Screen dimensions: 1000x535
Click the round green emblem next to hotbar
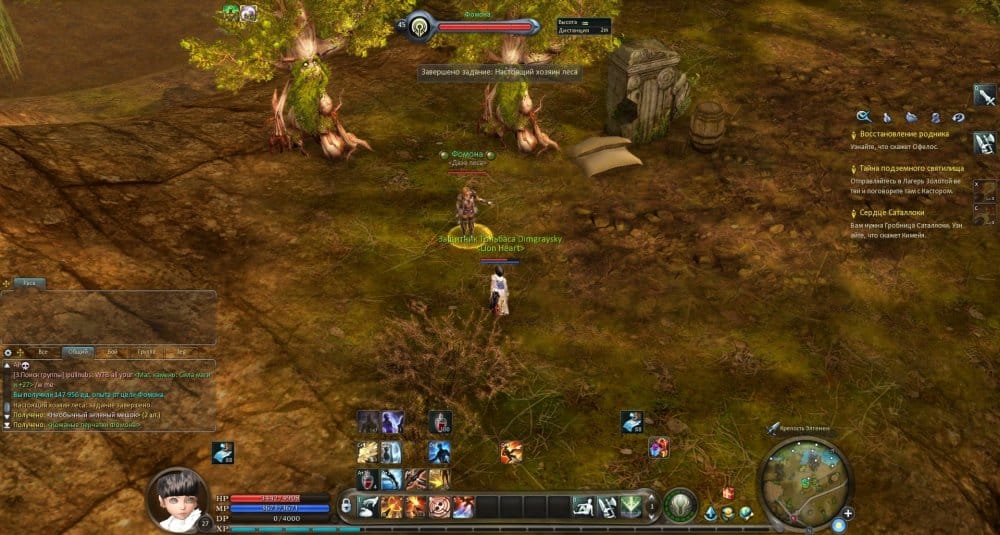[680, 505]
